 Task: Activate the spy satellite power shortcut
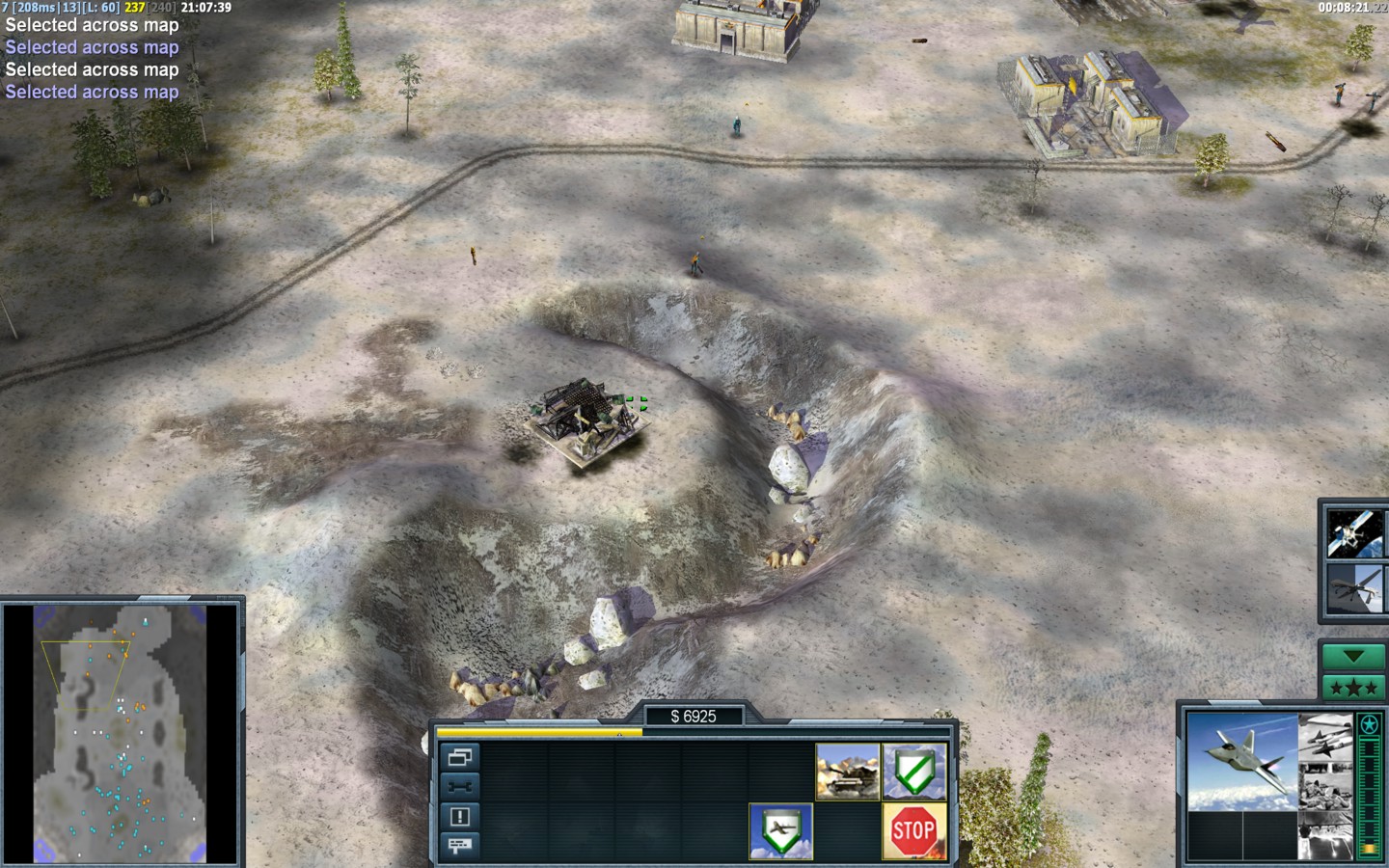[x=1354, y=532]
